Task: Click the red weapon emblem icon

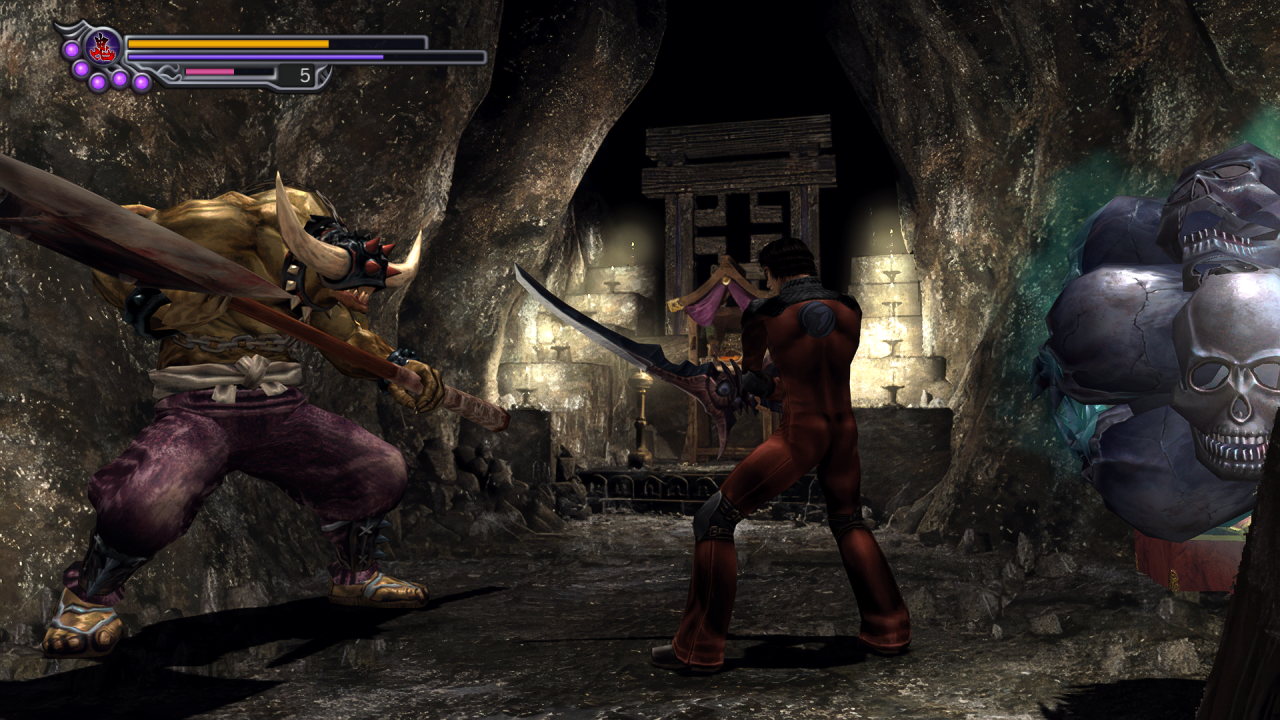Action: point(103,46)
